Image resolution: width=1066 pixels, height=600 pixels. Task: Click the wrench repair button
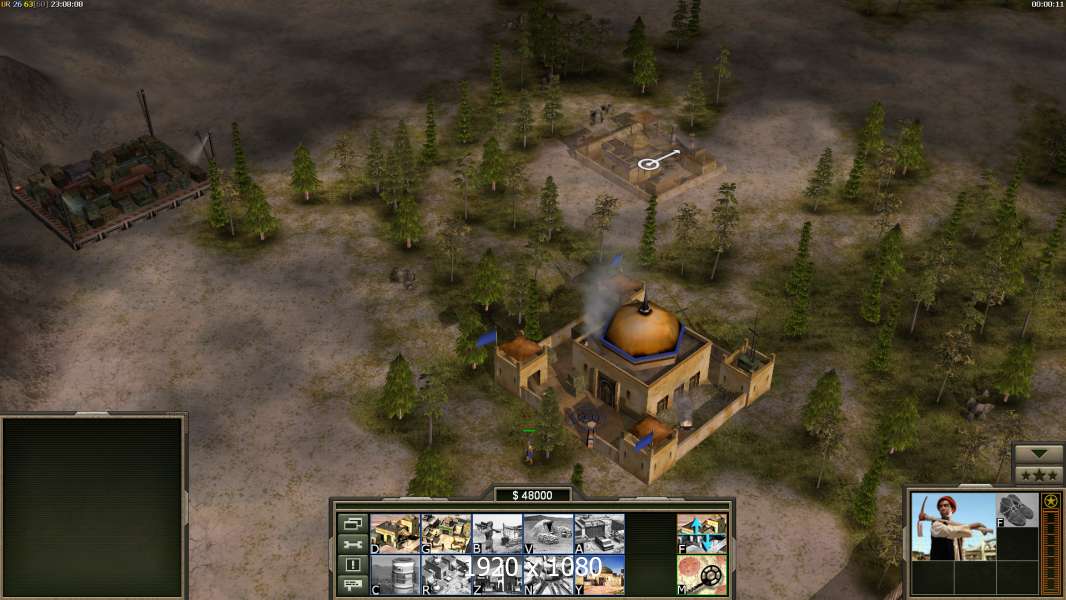tap(352, 544)
